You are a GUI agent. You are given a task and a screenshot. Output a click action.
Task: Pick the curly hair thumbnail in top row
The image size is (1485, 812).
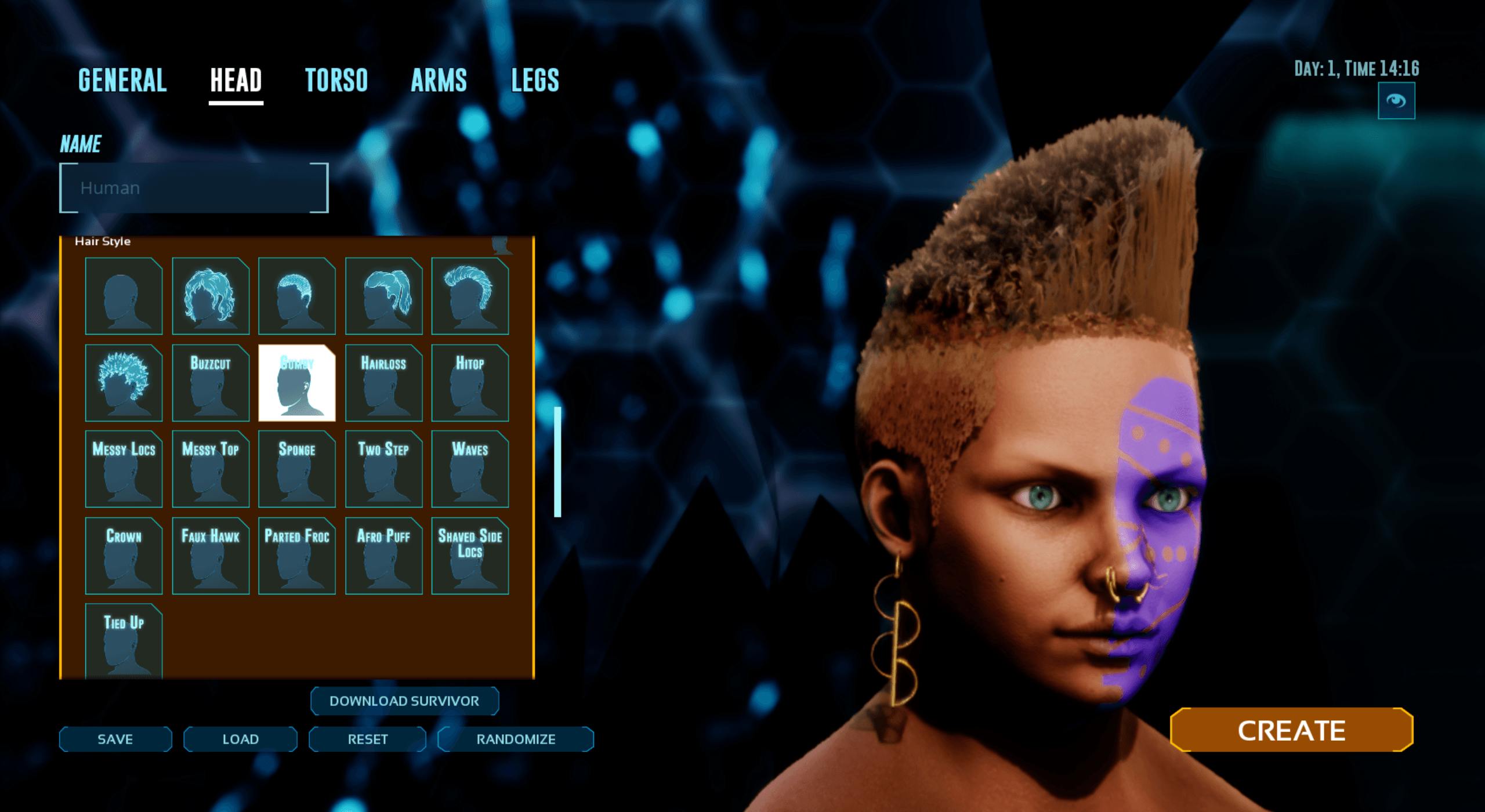211,297
